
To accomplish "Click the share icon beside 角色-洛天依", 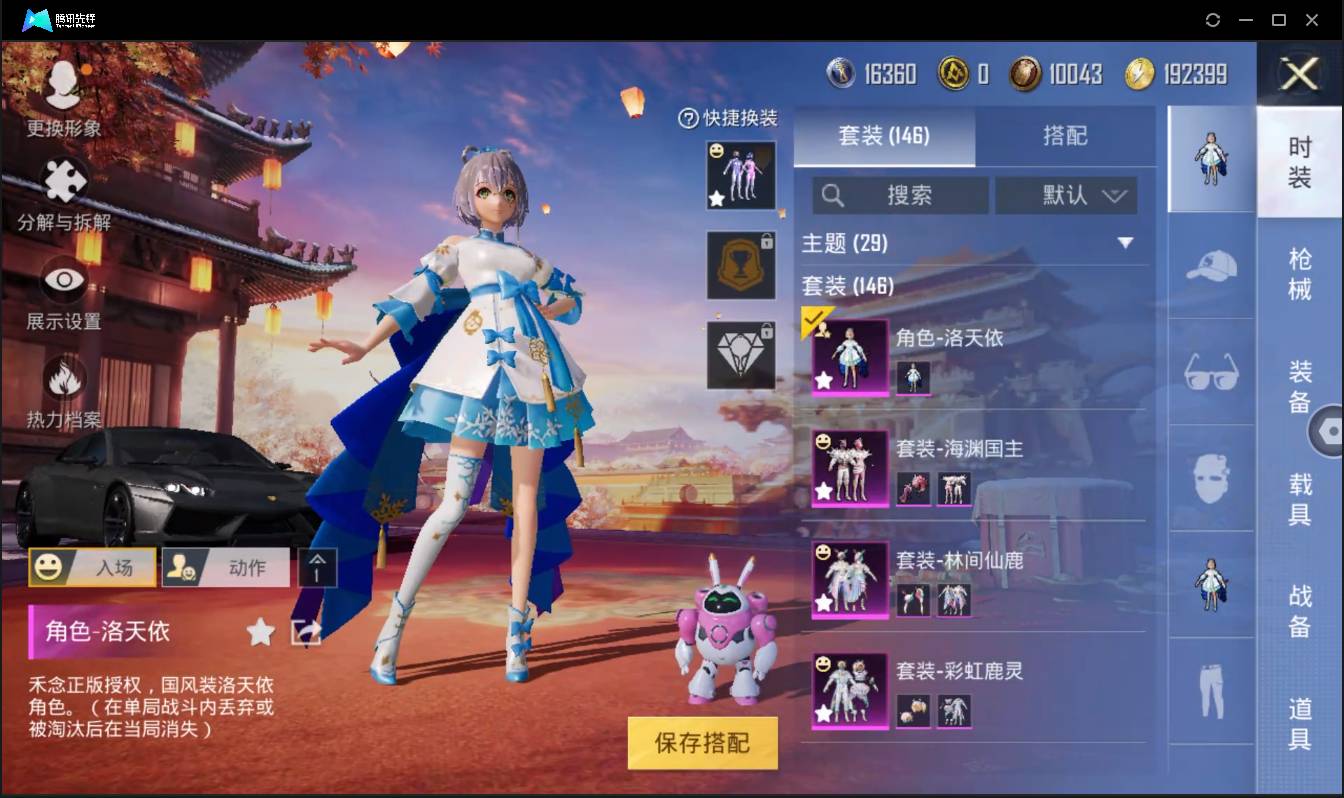I will pyautogui.click(x=306, y=632).
